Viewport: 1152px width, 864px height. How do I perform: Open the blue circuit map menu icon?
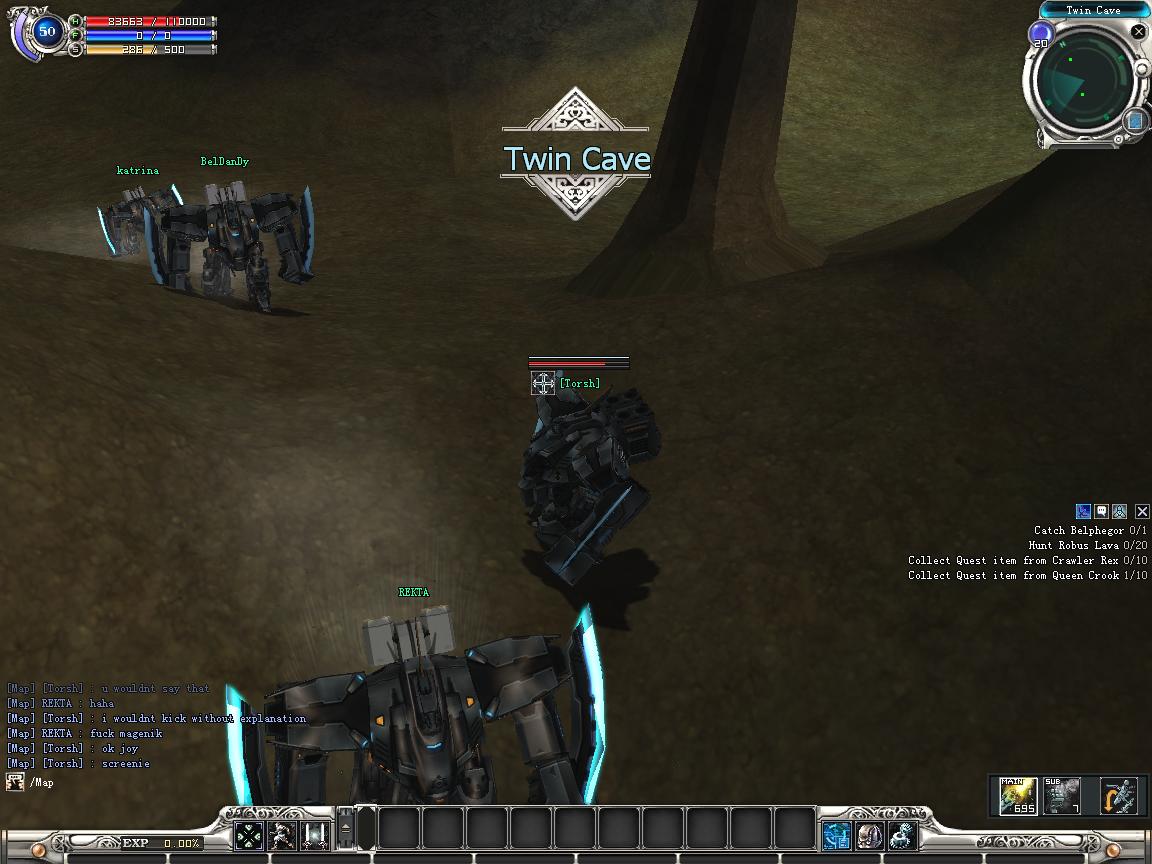pos(836,835)
